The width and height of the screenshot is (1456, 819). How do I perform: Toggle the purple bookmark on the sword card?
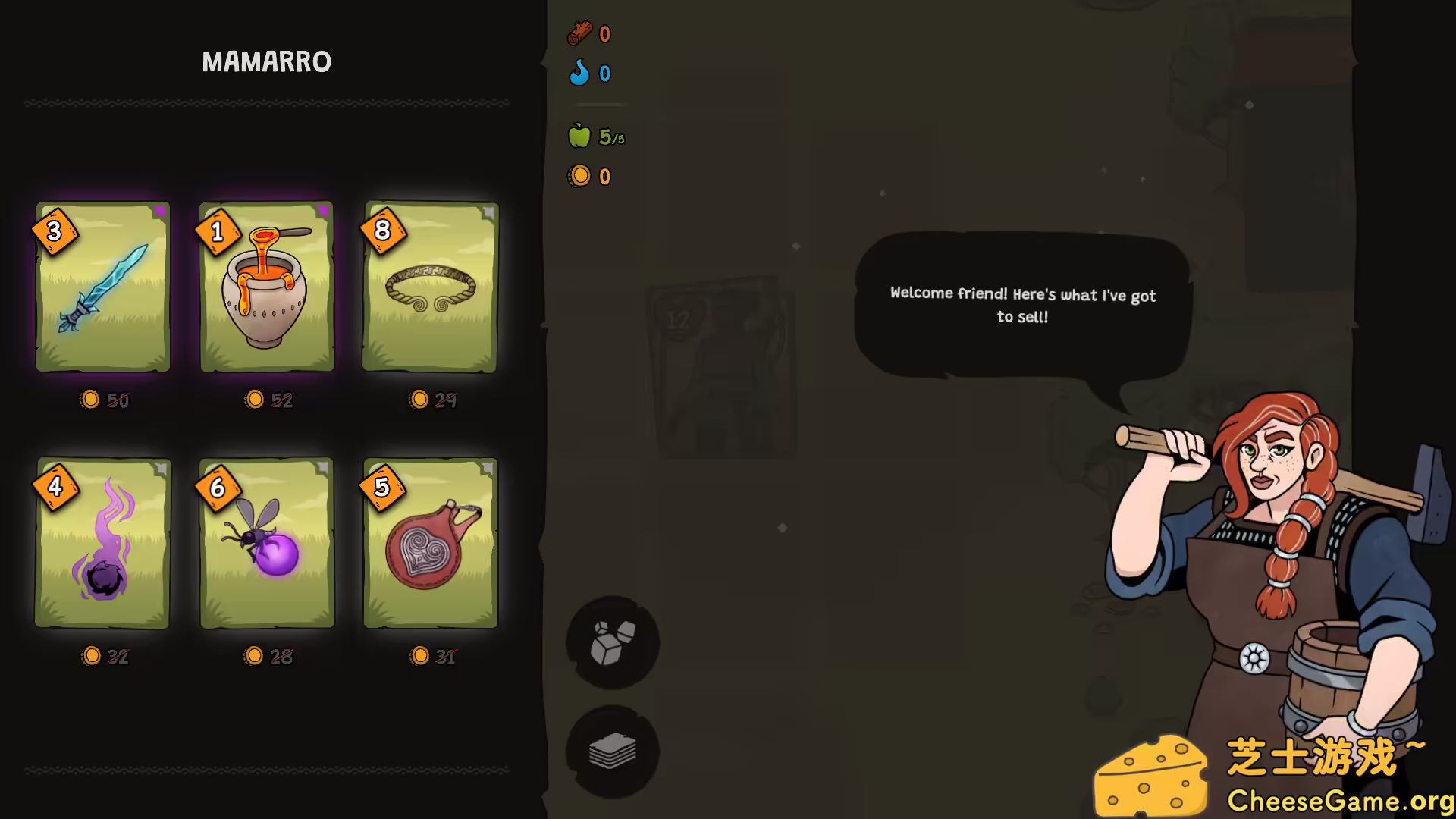[x=159, y=213]
